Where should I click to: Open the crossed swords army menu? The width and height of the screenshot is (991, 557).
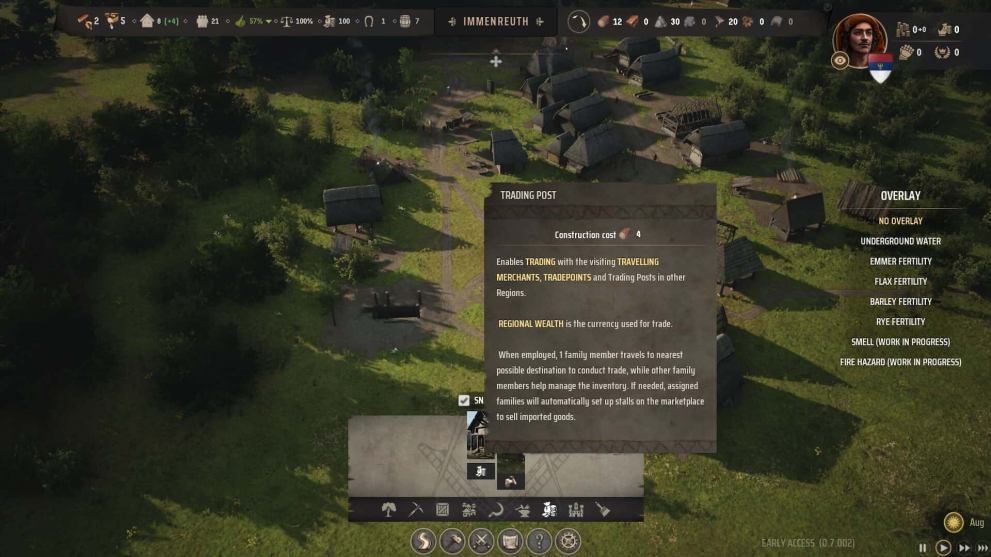coord(481,541)
